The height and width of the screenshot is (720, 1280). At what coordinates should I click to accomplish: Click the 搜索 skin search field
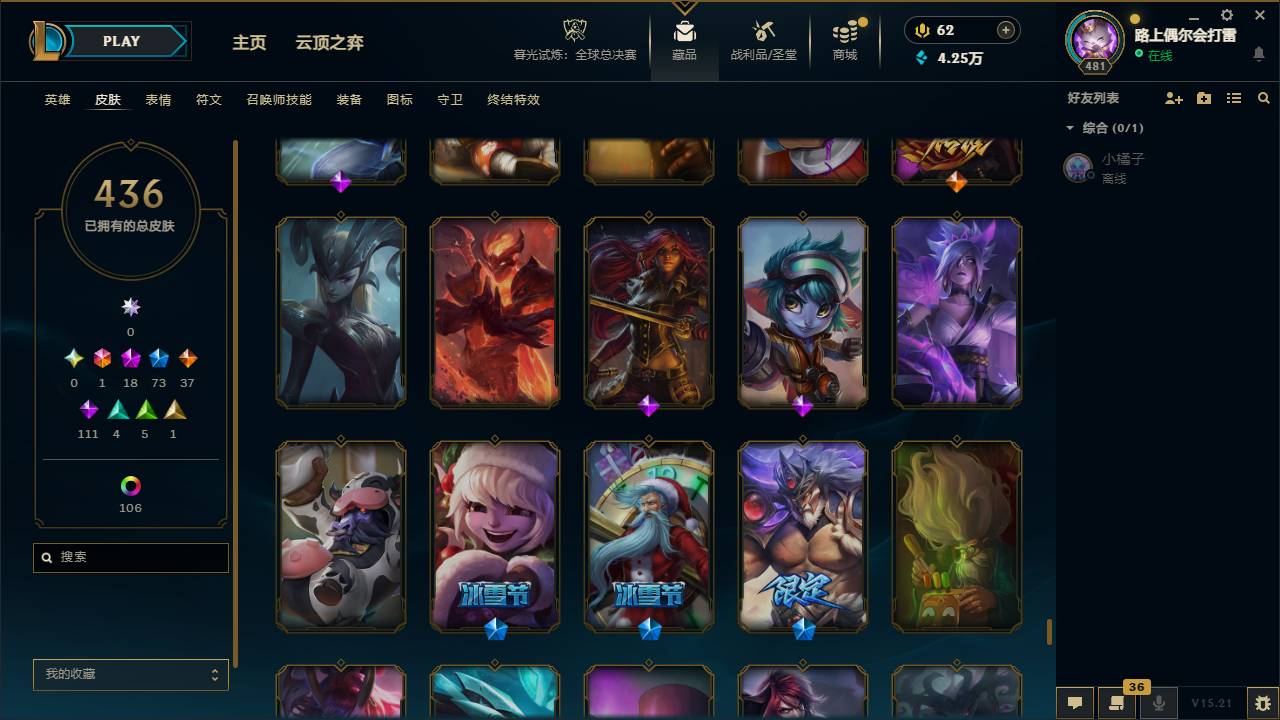tap(130, 557)
